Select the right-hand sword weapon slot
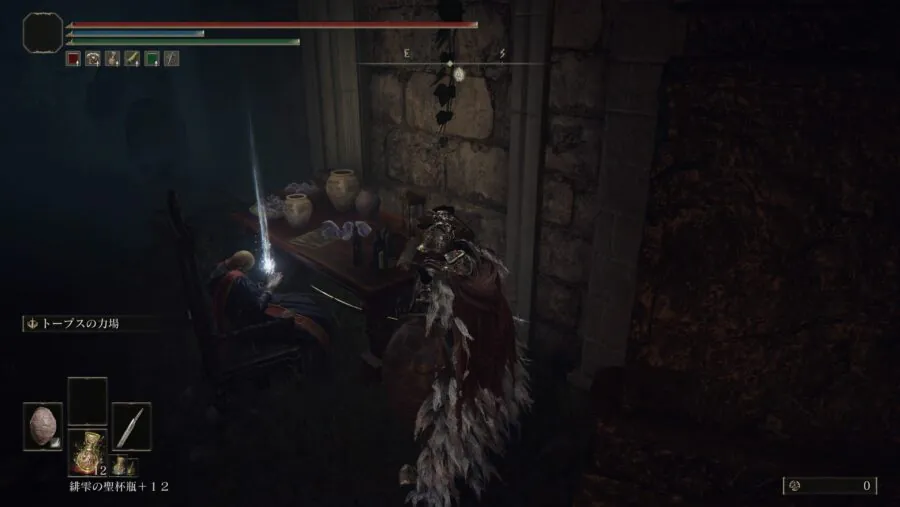 click(131, 425)
